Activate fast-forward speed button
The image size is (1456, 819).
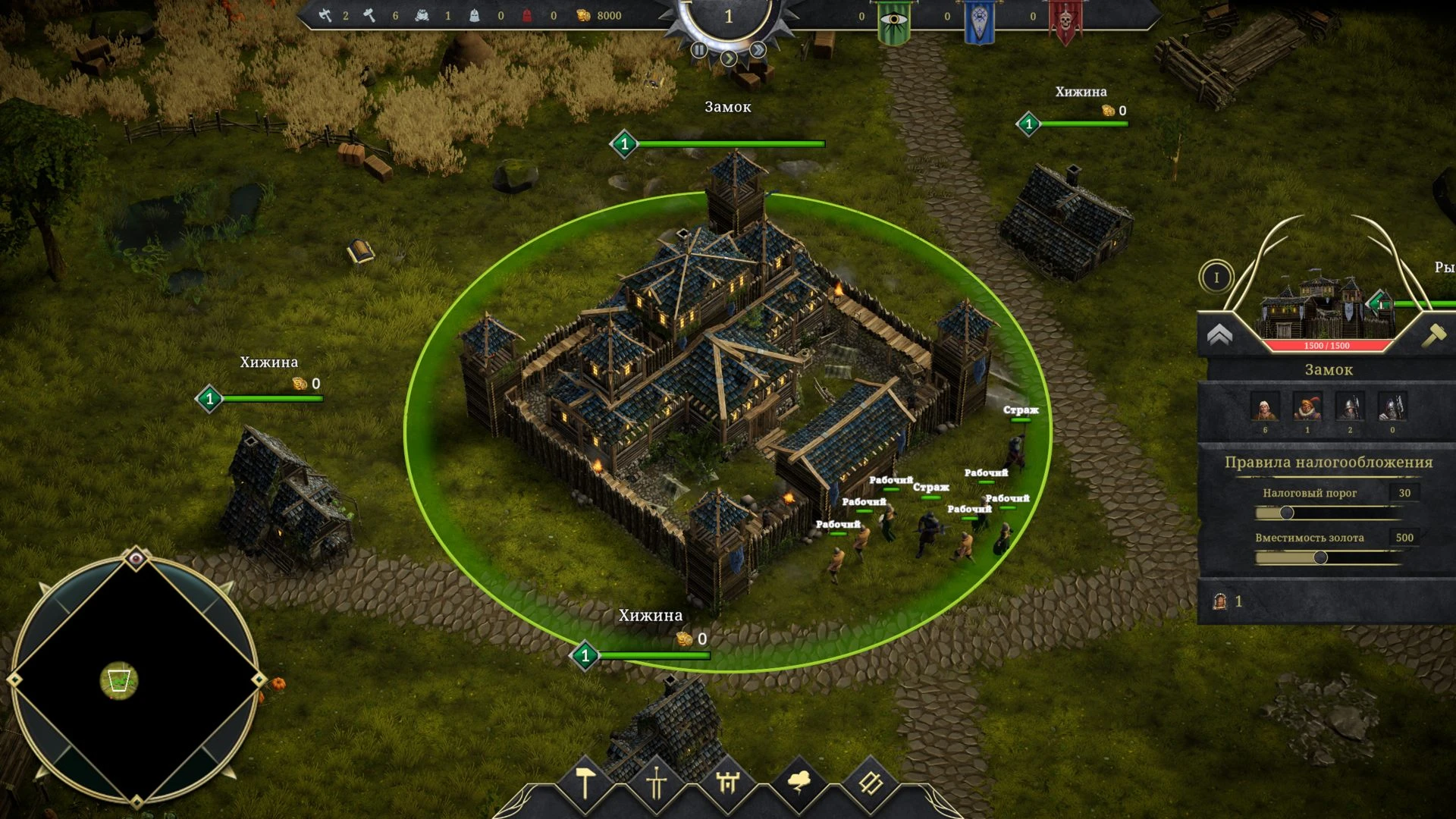tap(758, 50)
